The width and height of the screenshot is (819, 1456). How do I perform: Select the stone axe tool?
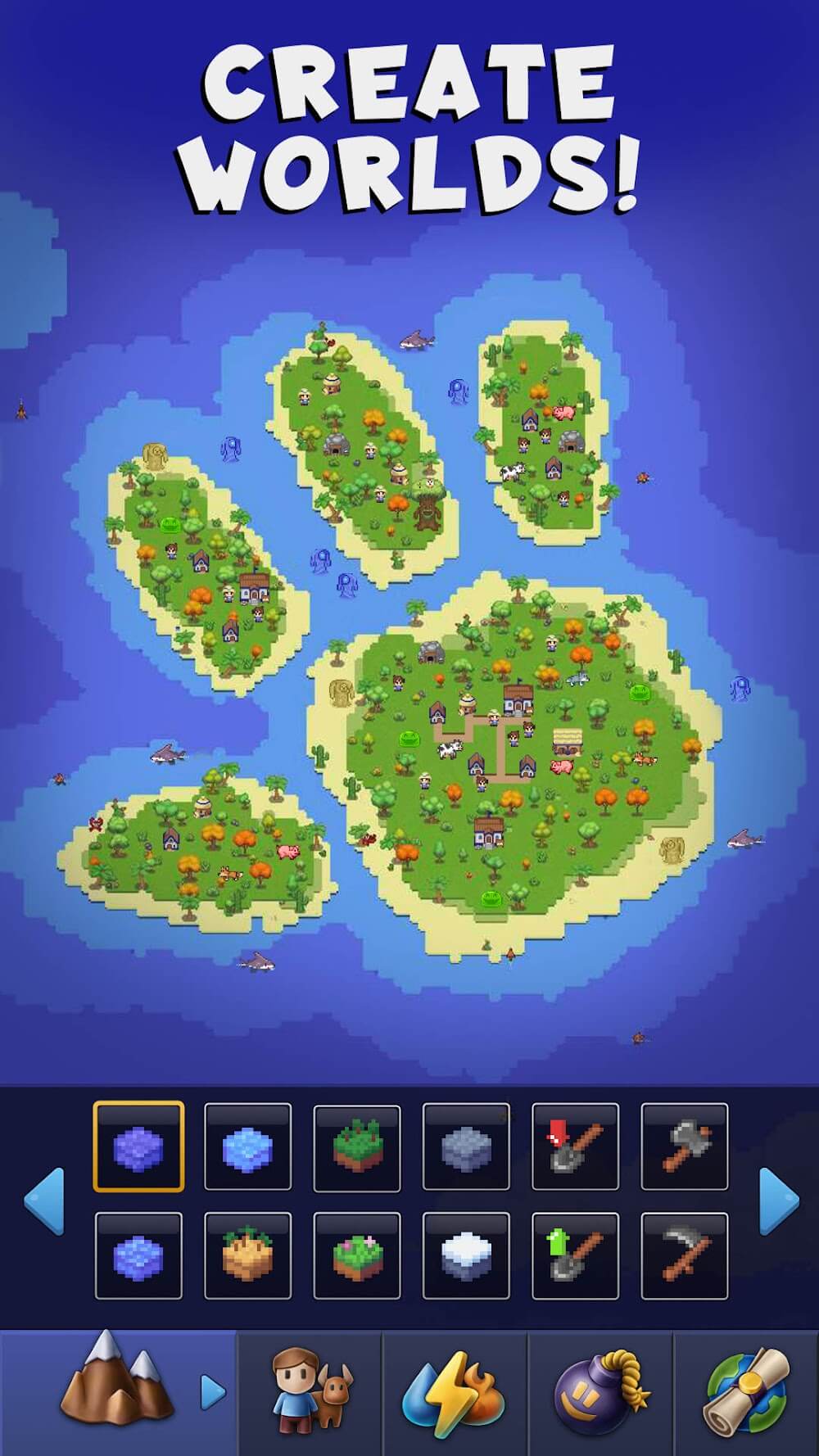685,1146
